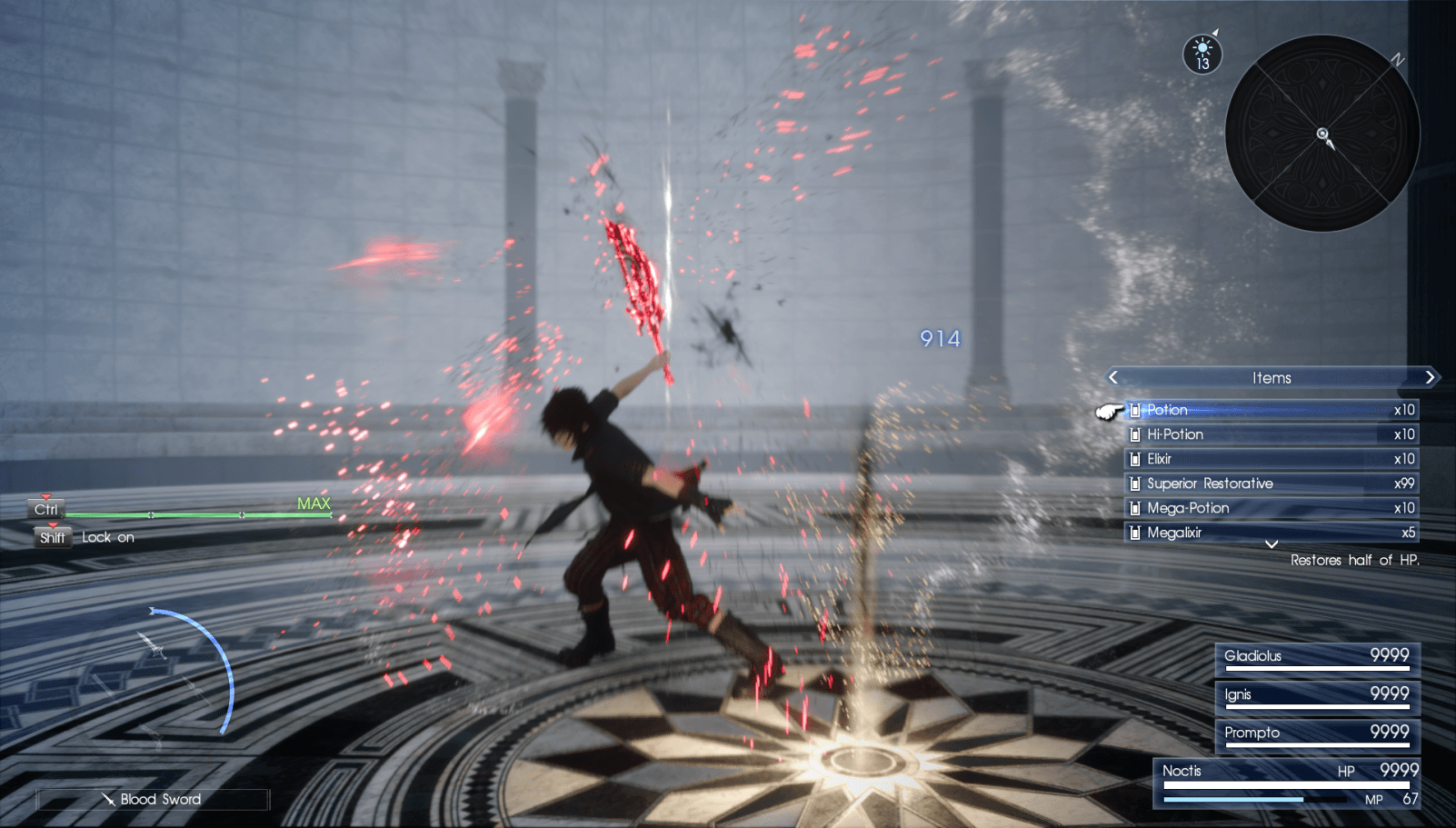The image size is (1456, 828).
Task: Click the daytime indicator showing 13
Action: (1201, 55)
